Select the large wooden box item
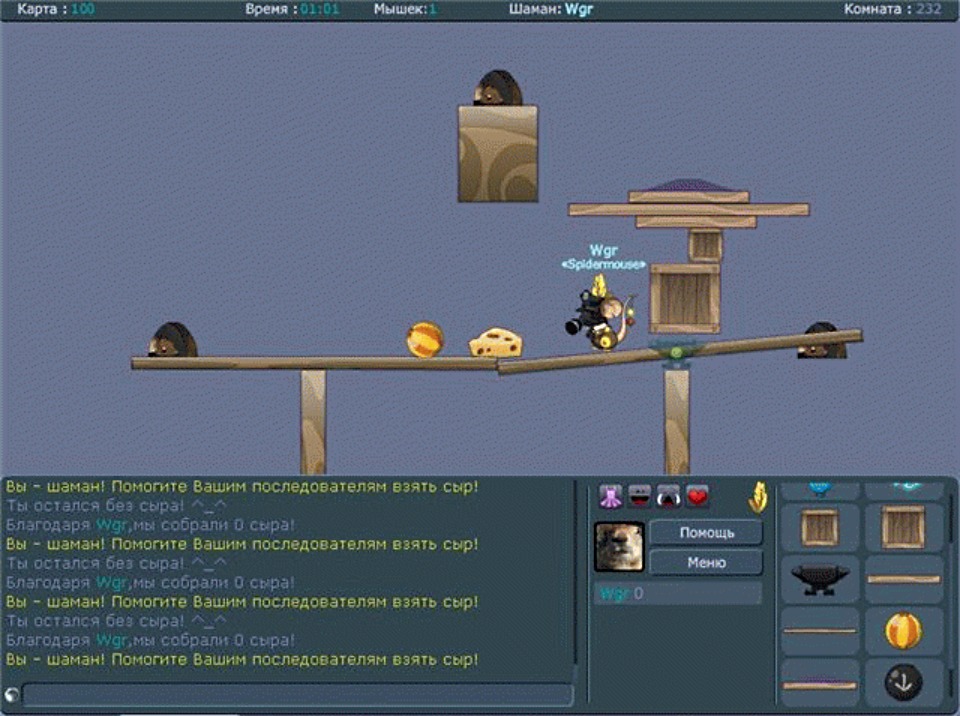This screenshot has width=960, height=716. tap(903, 527)
